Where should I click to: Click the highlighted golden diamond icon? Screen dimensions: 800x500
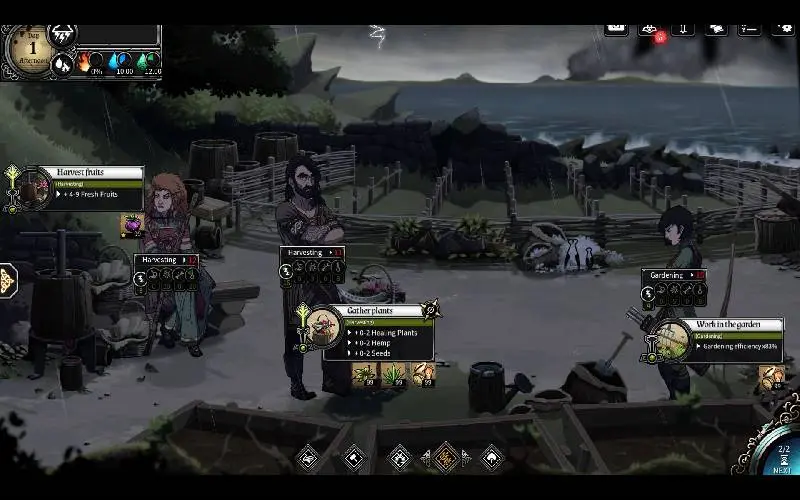coord(446,458)
